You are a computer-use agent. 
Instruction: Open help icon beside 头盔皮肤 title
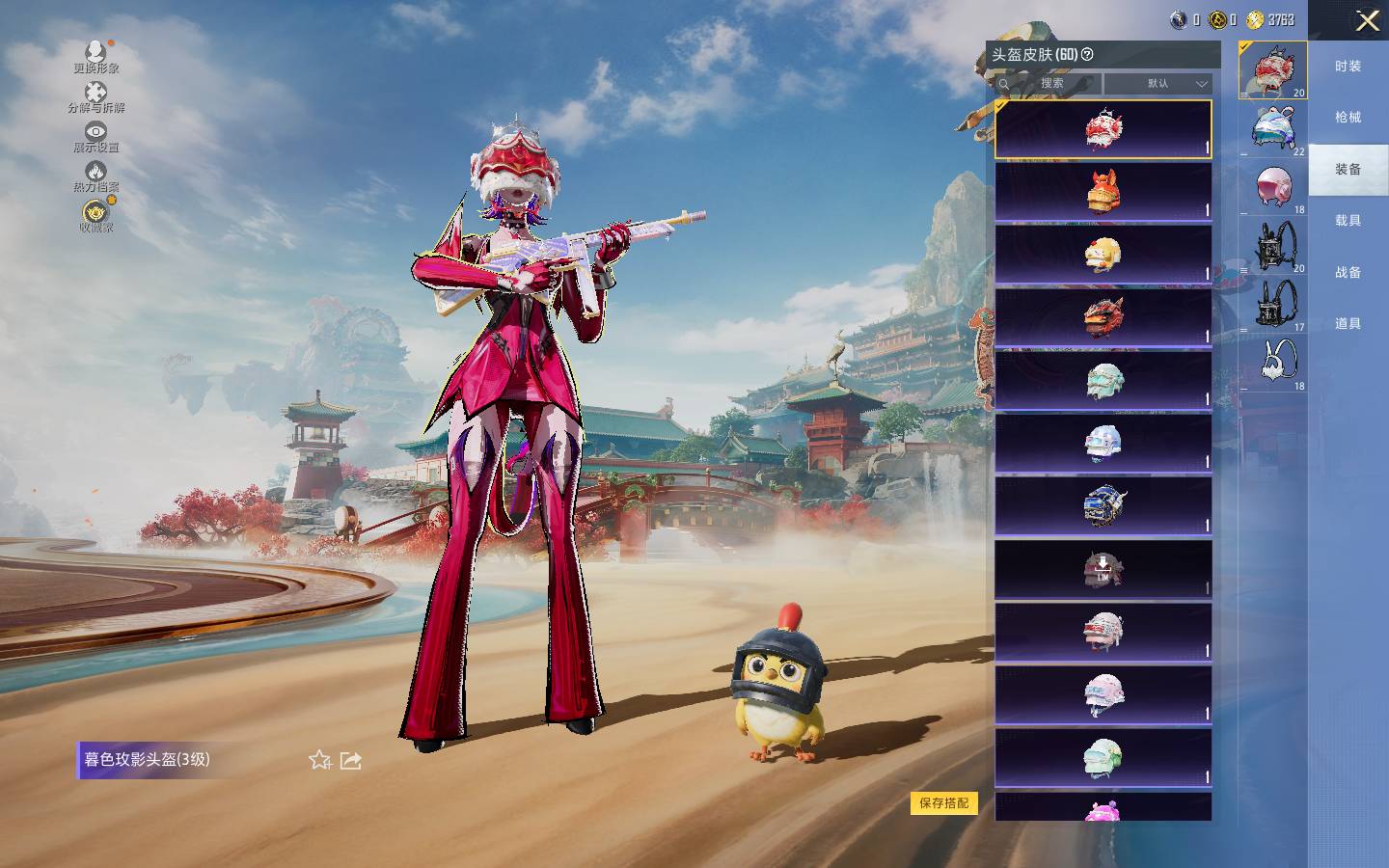coord(1088,55)
